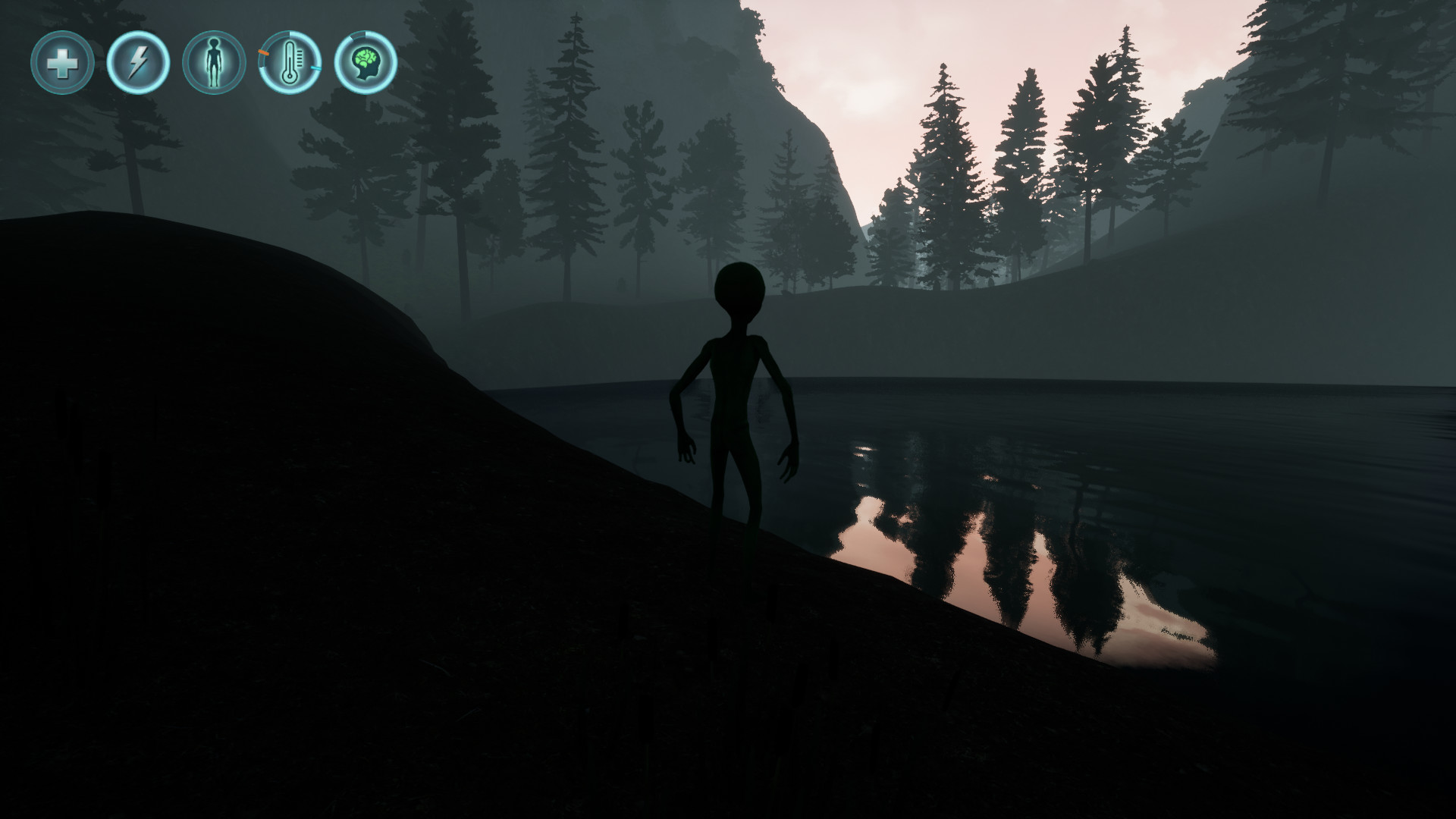Open the brain sanity status icon
This screenshot has width=1456, height=819.
[x=365, y=64]
